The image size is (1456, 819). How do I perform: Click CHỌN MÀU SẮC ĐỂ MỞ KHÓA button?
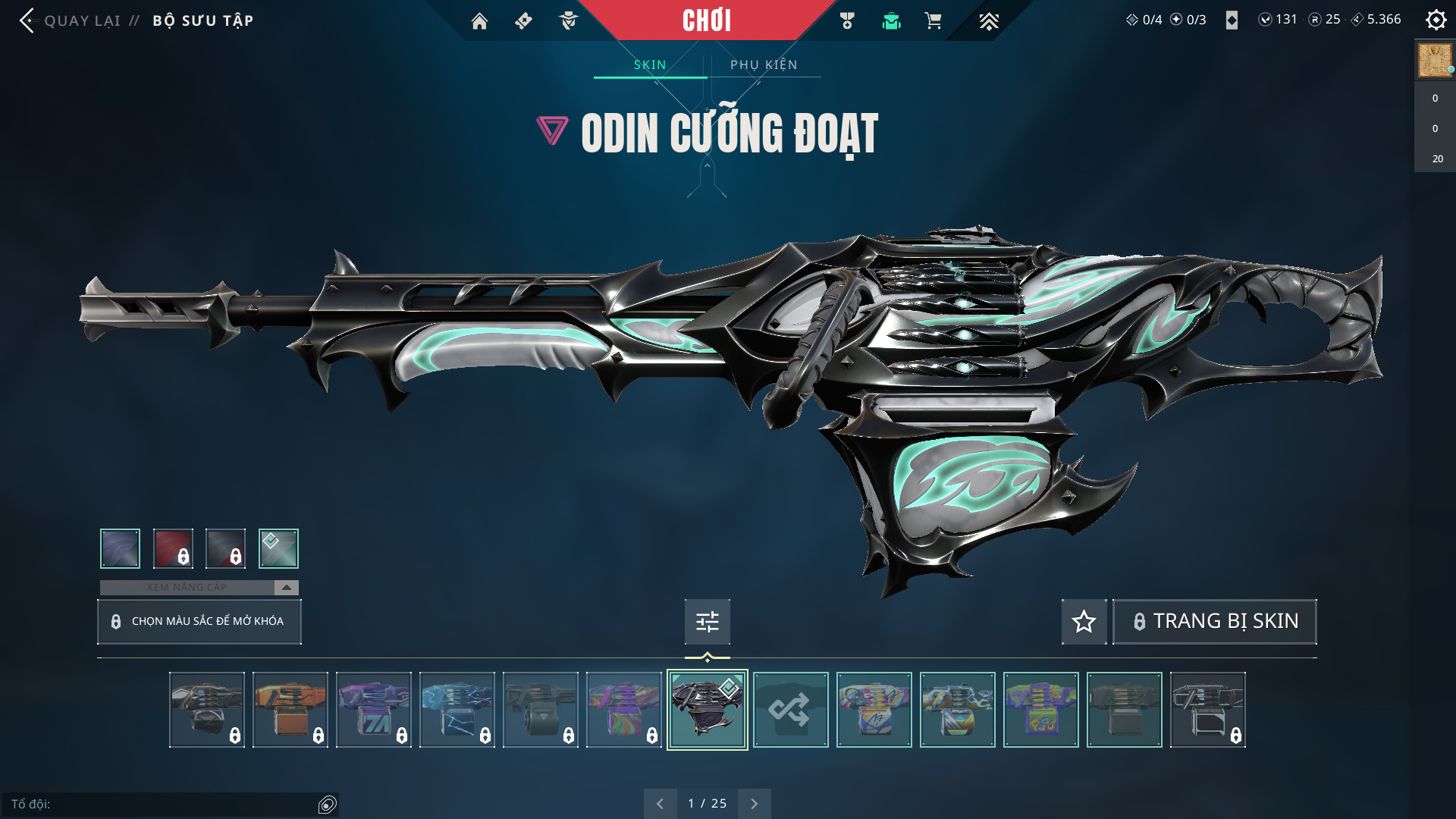tap(199, 622)
